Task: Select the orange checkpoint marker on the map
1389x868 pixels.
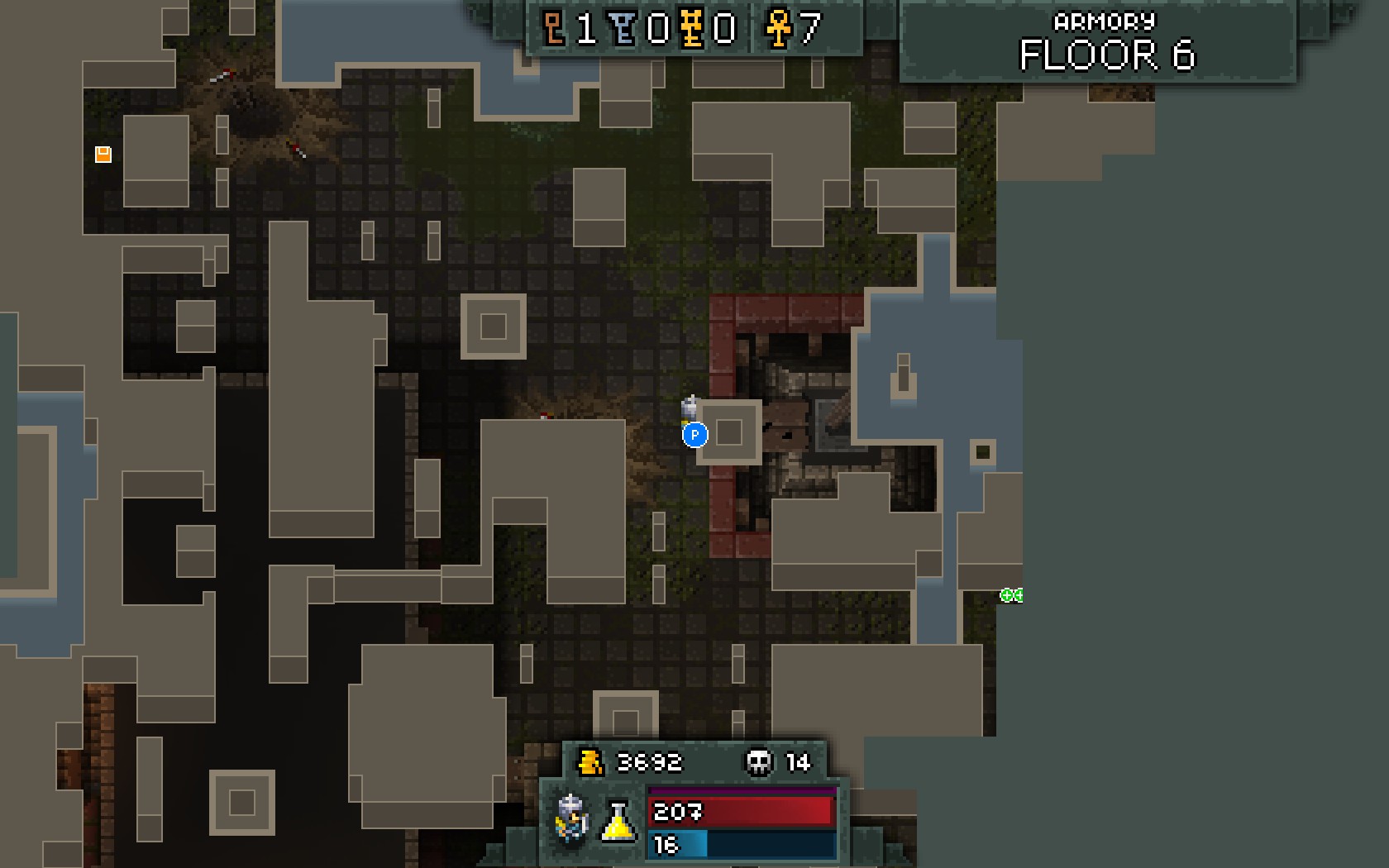Action: (x=103, y=155)
